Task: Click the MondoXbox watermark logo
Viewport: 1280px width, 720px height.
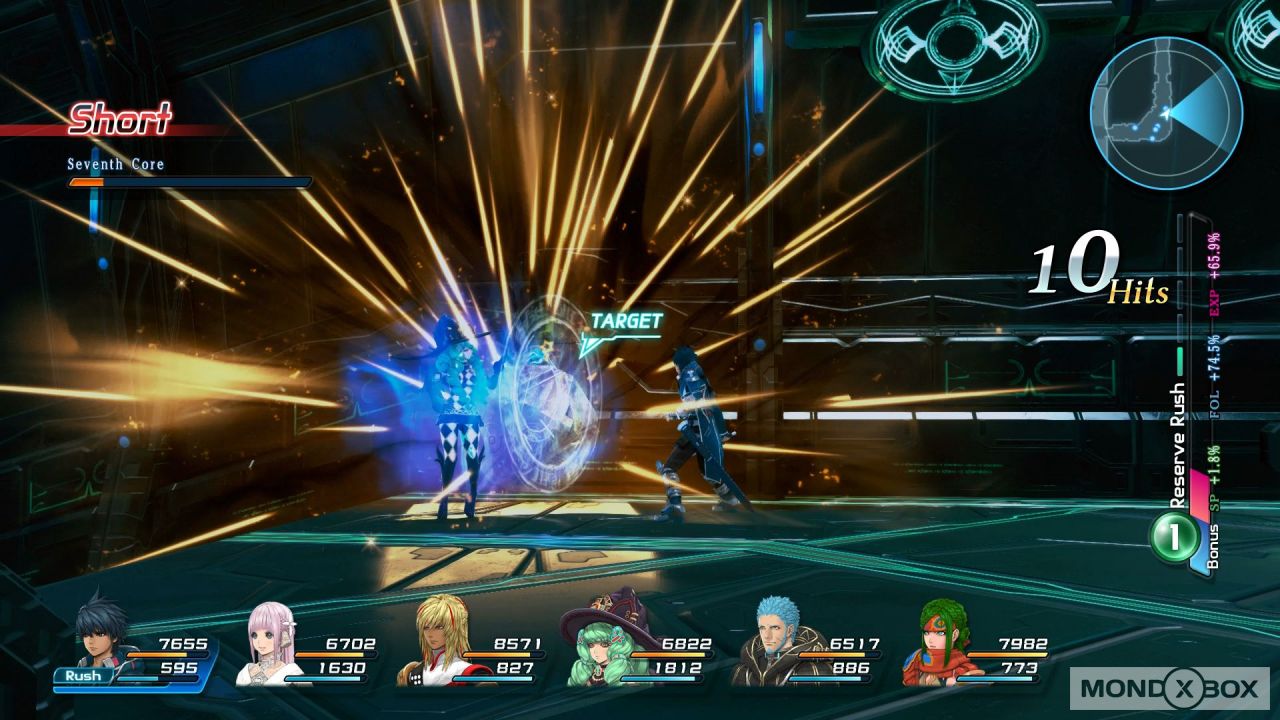Action: pyautogui.click(x=1169, y=688)
